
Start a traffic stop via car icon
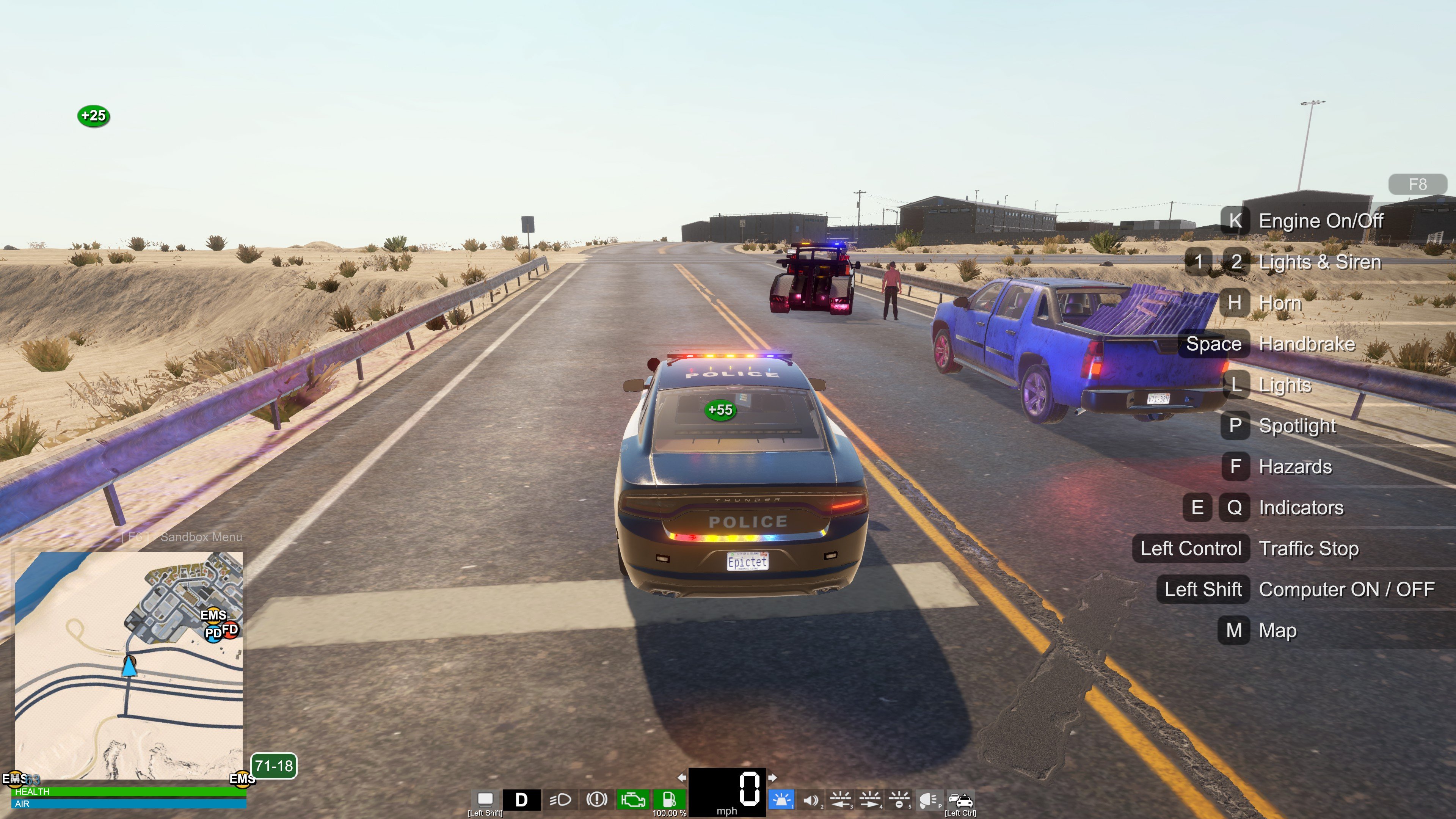(x=960, y=800)
